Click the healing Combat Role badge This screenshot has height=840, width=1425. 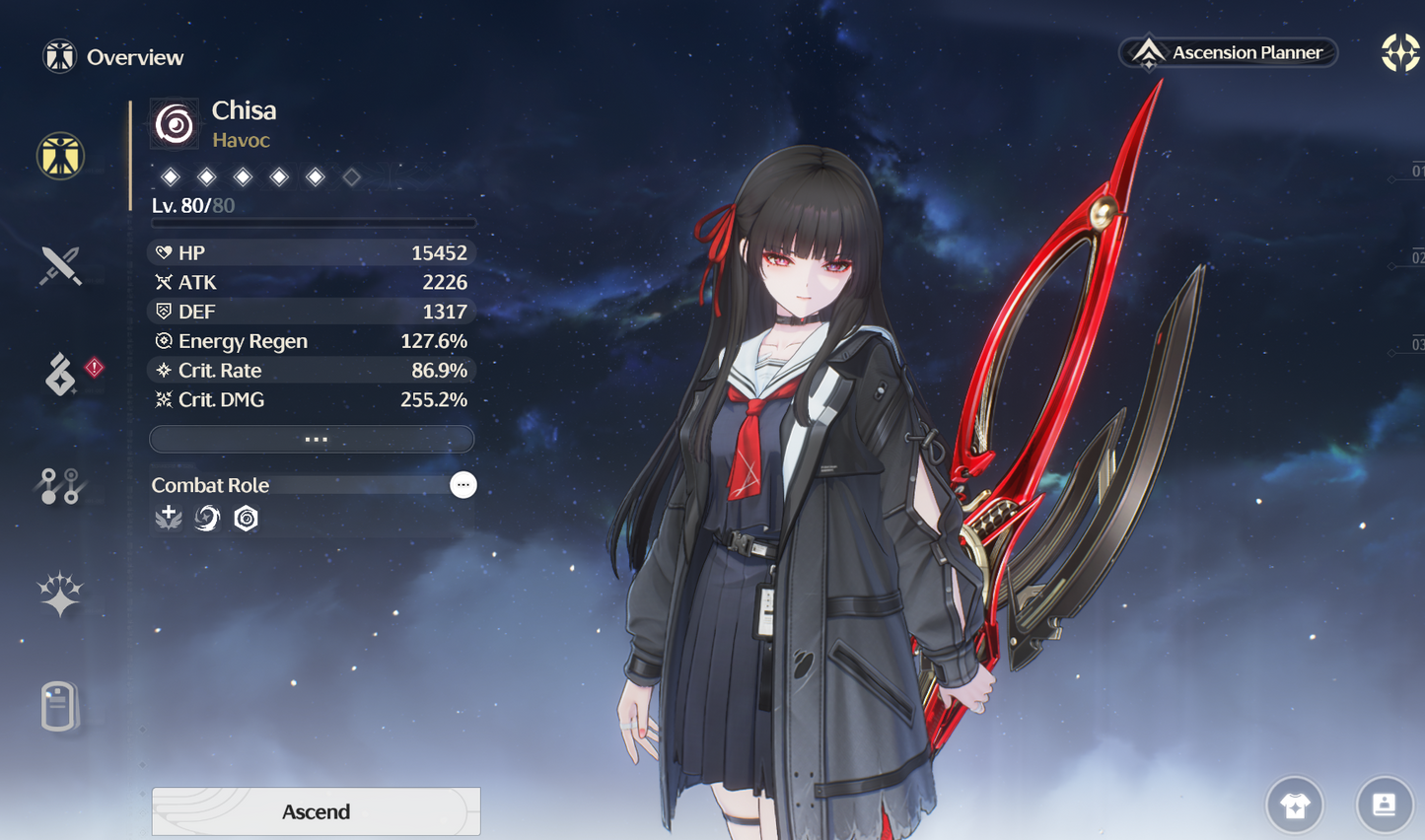(x=168, y=518)
